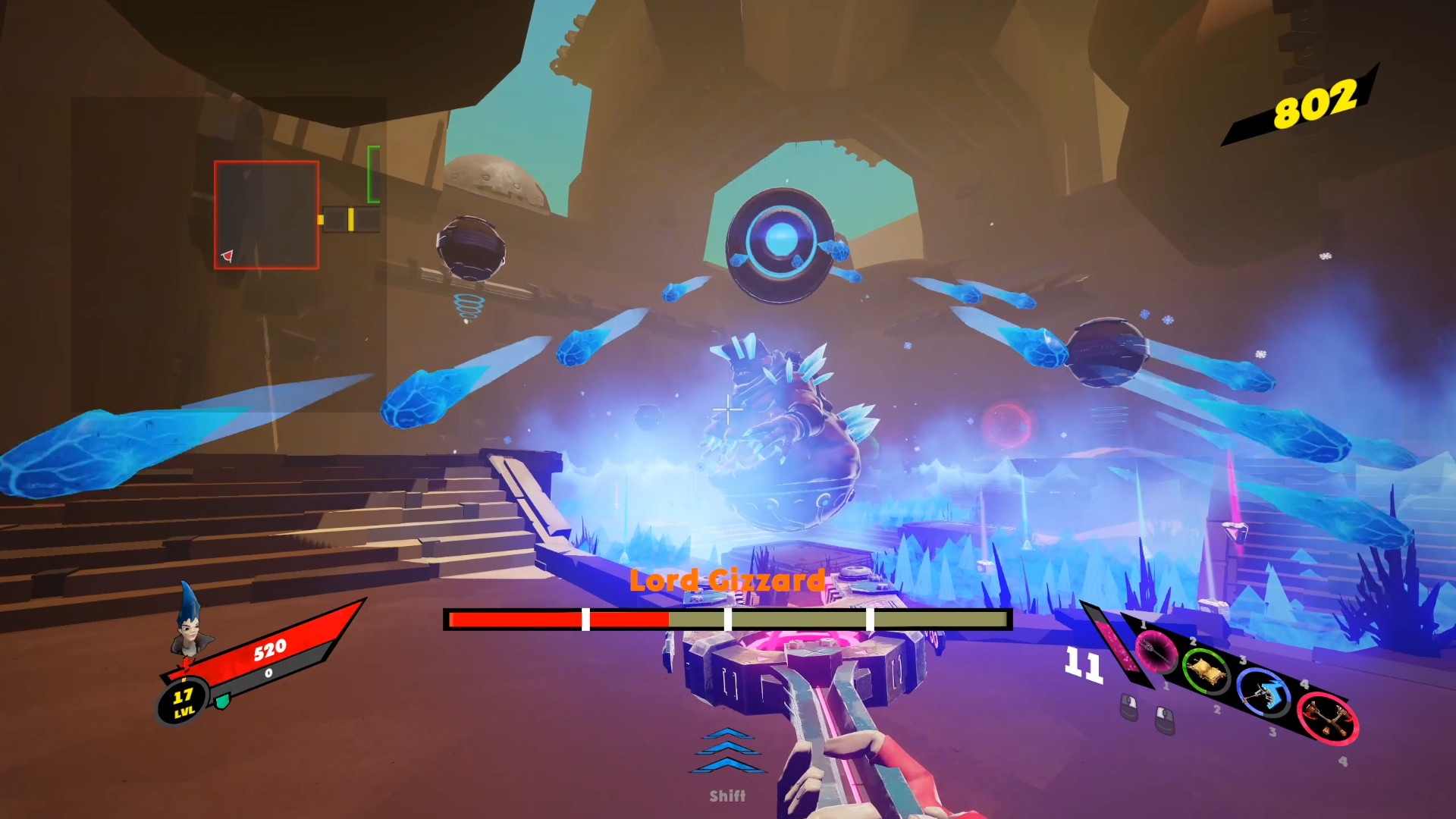Click the segmented boss health bar

[x=726, y=620]
